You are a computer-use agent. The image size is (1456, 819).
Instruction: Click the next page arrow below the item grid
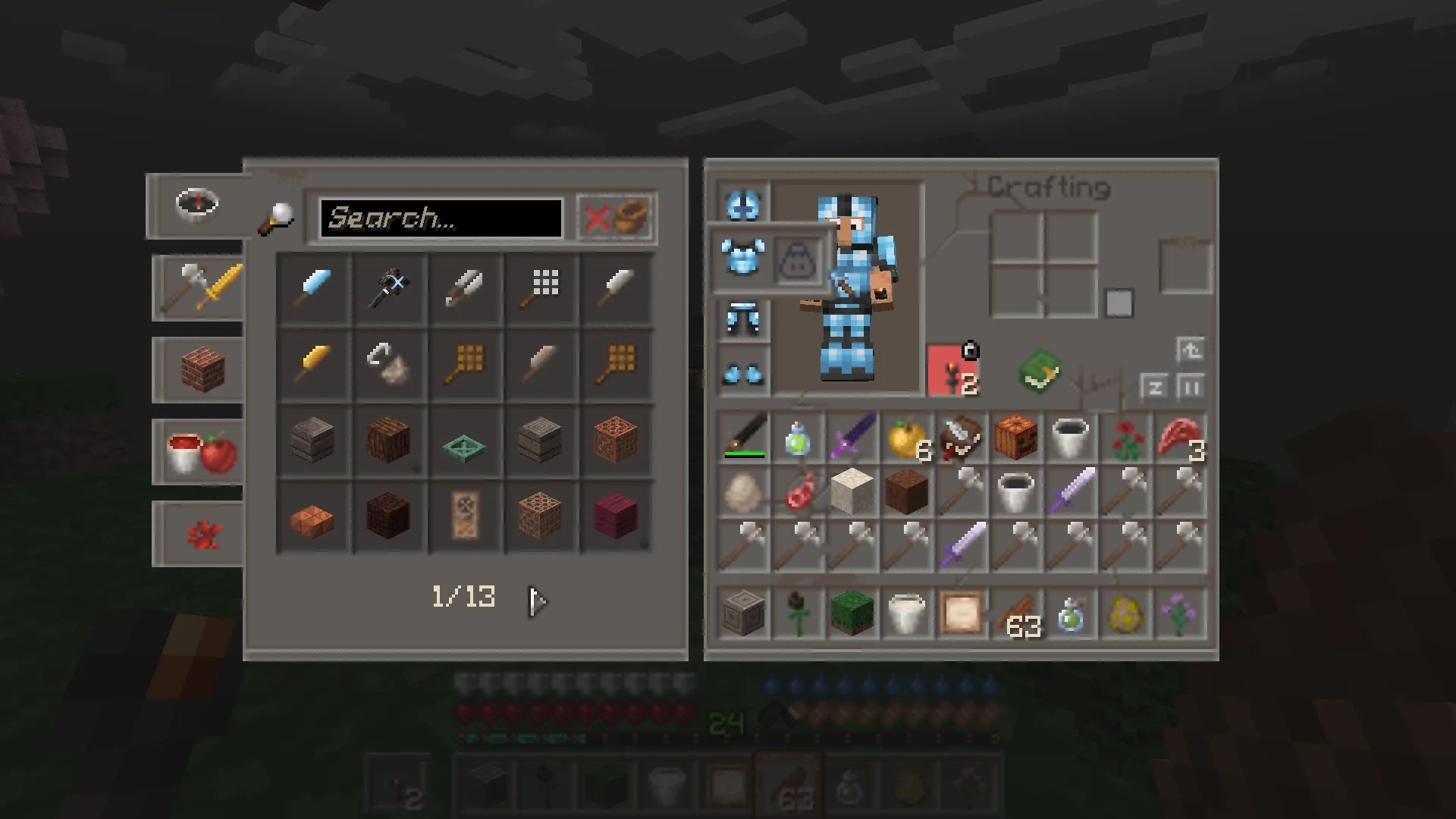[536, 601]
